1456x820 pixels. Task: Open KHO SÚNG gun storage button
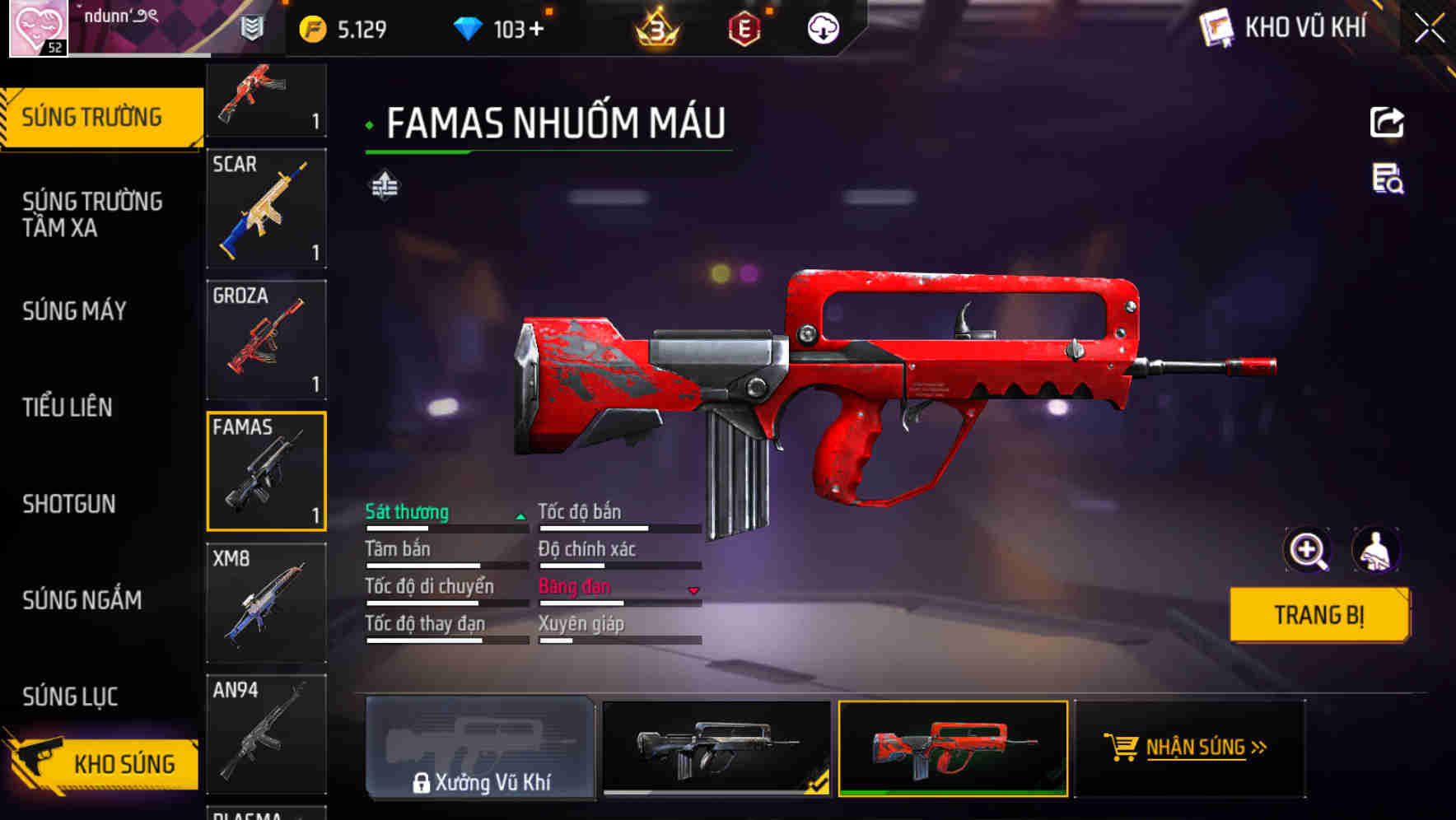[103, 763]
